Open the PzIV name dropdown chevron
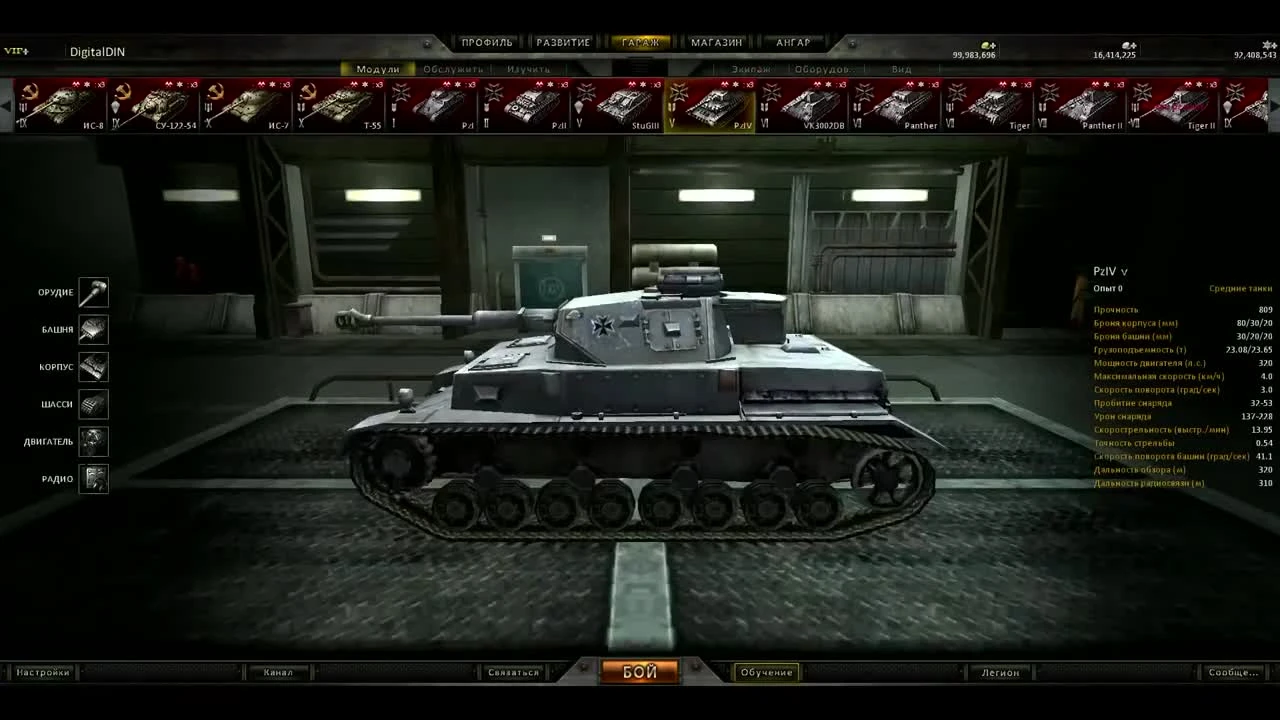1280x720 pixels. click(x=1124, y=271)
